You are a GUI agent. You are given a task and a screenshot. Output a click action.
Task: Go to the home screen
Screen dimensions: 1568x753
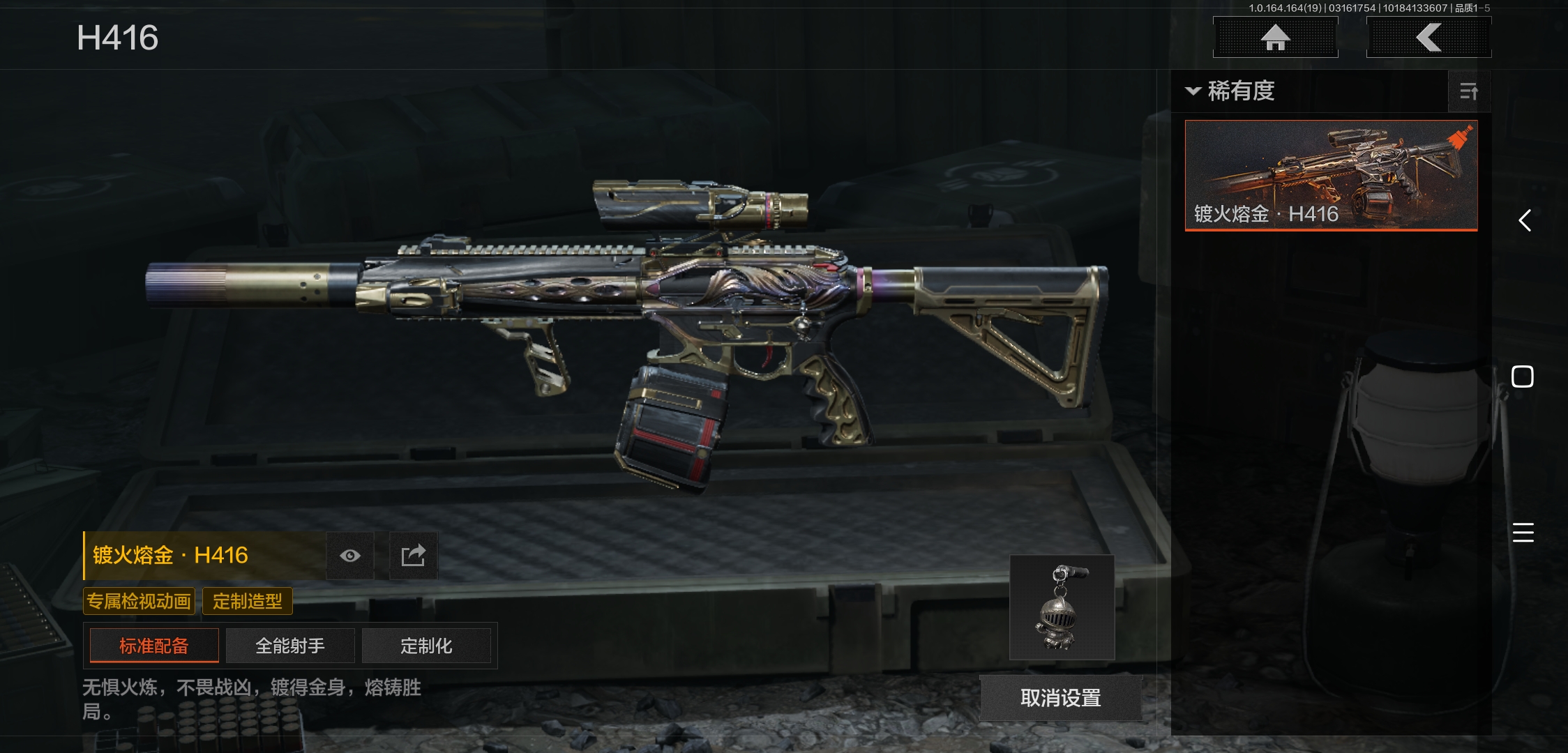coord(1275,38)
